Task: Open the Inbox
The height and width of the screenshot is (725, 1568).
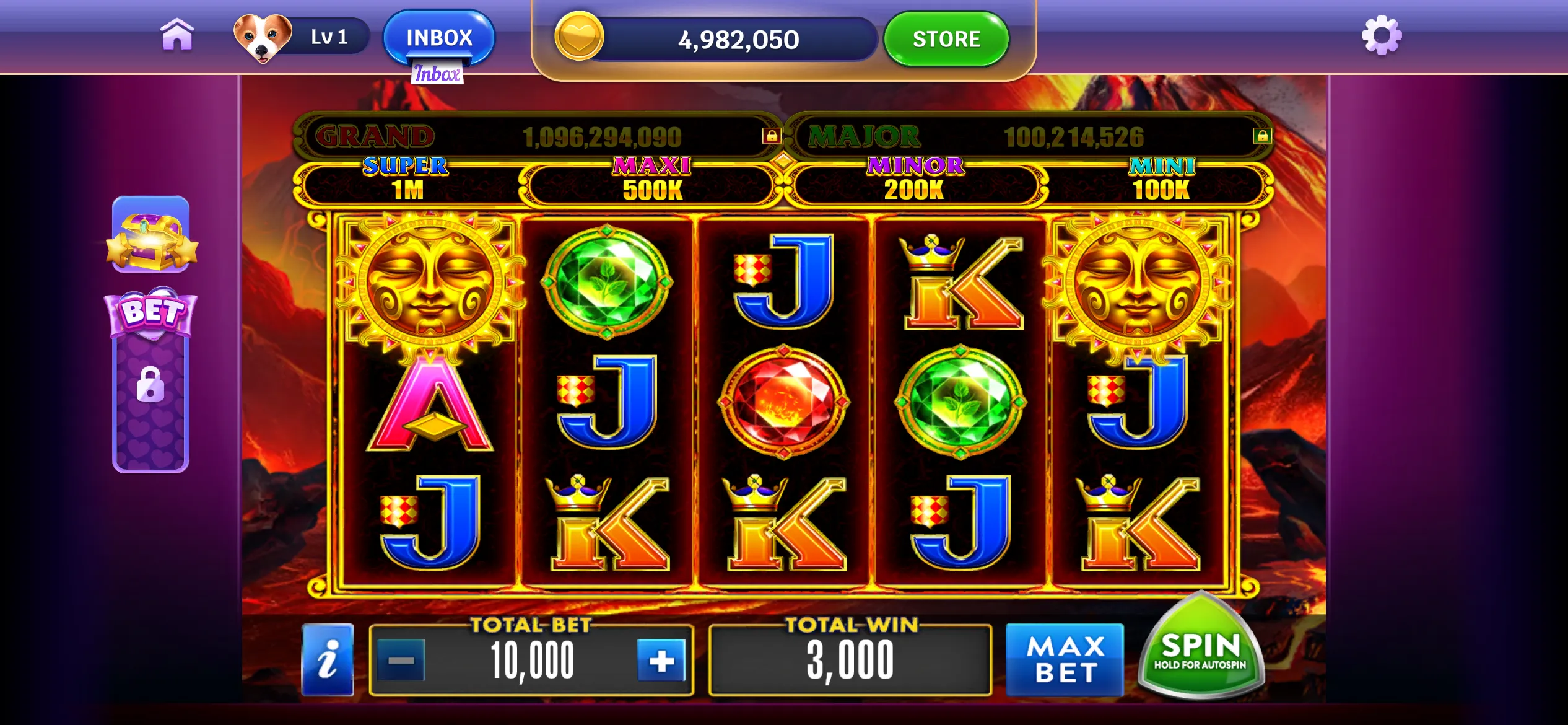Action: pyautogui.click(x=439, y=37)
